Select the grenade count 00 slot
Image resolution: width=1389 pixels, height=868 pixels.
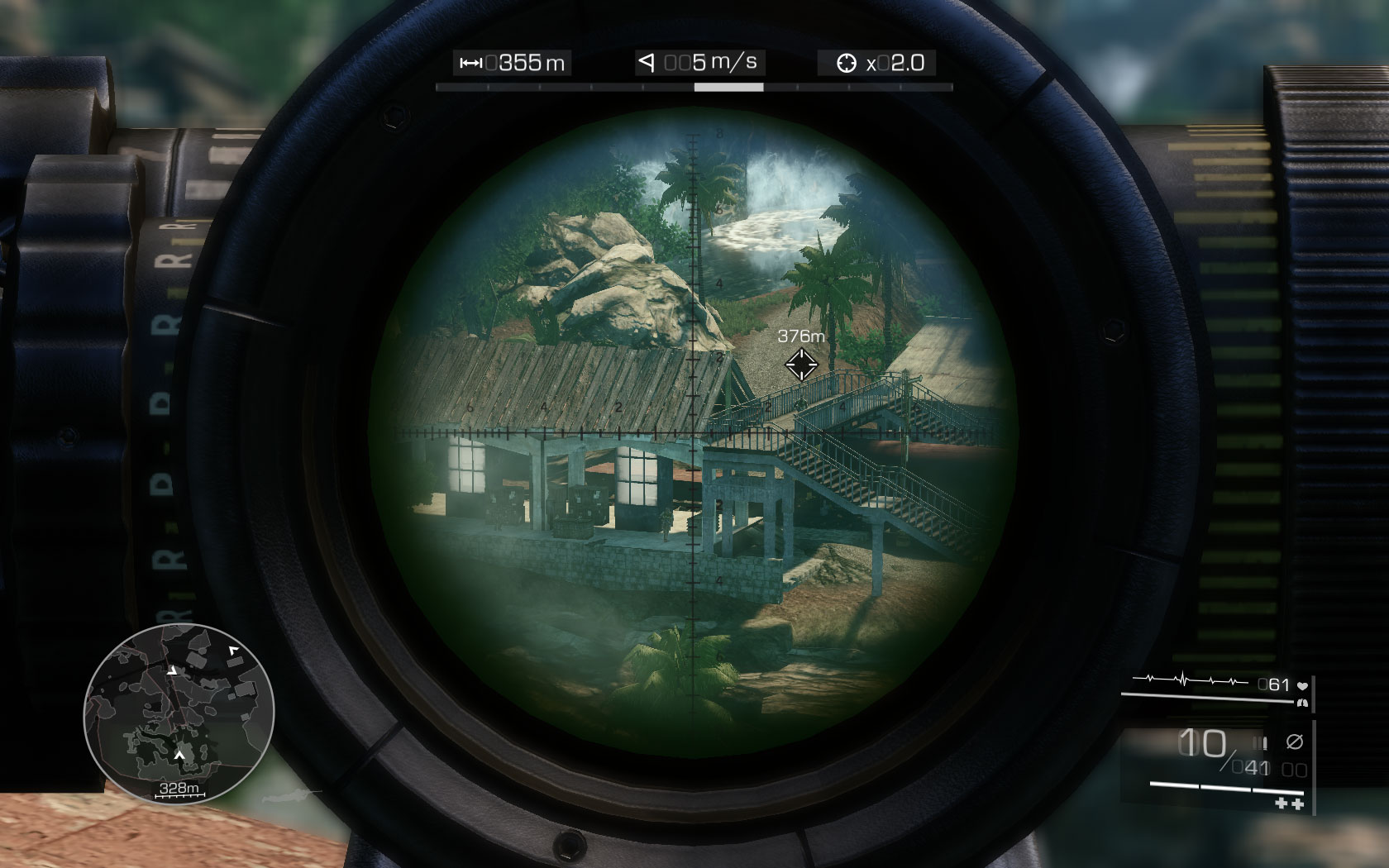coord(1294,769)
